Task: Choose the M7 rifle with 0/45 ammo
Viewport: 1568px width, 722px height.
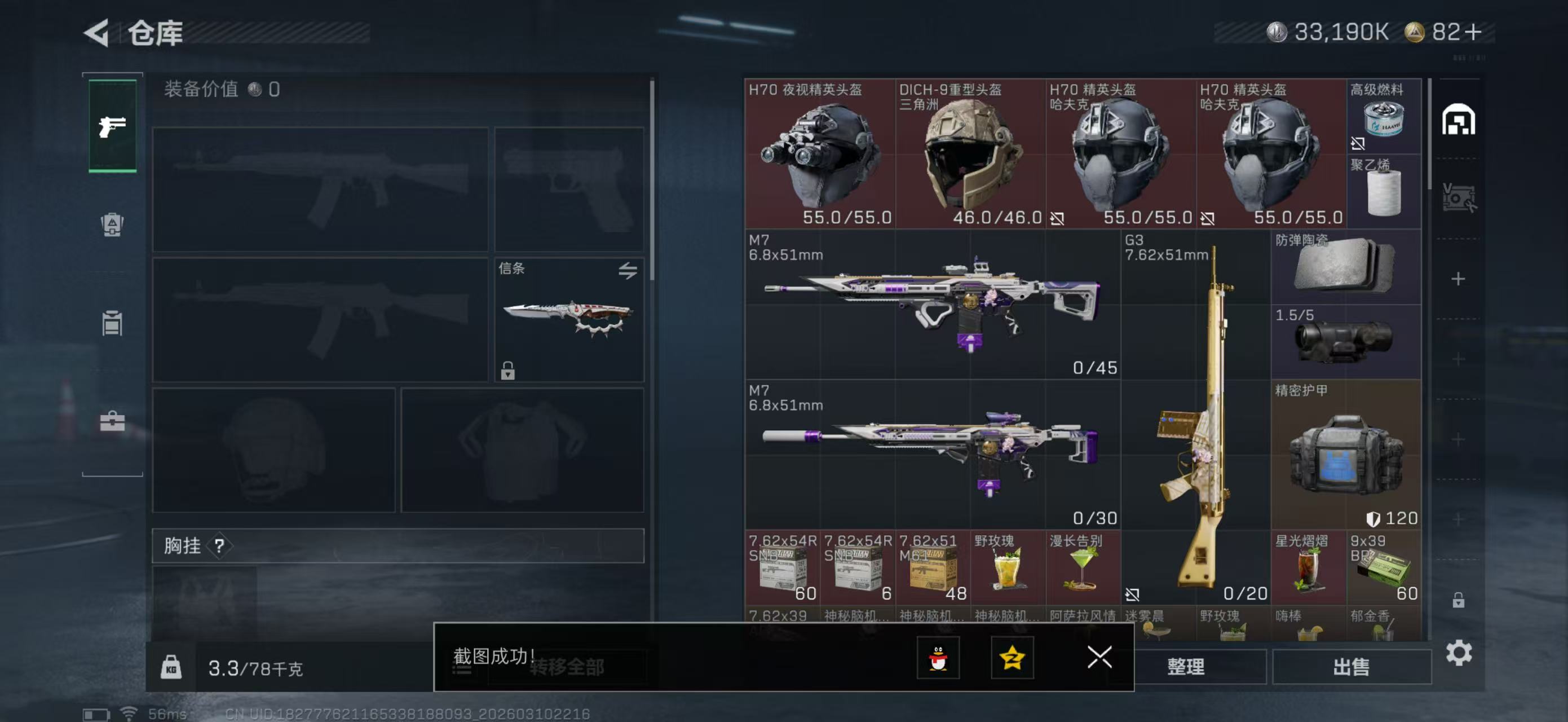Action: pos(932,305)
